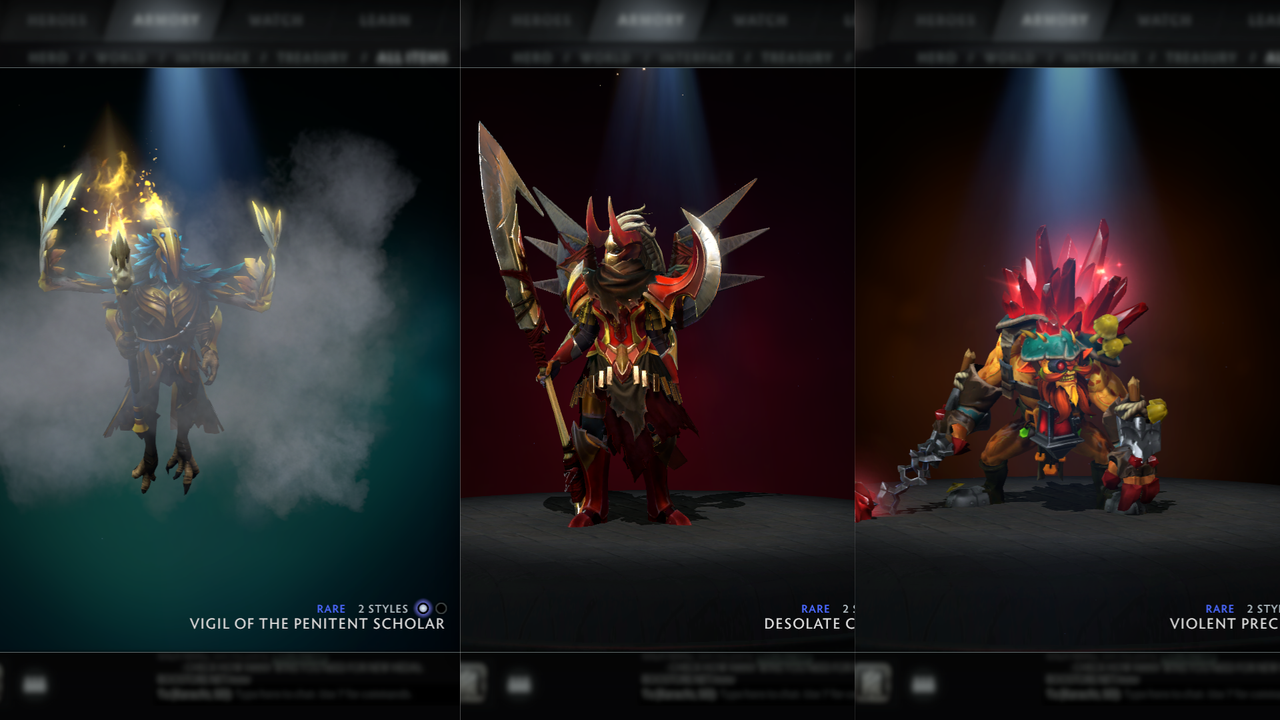This screenshot has width=1280, height=720.
Task: Click the hero portrait icon in the left bottom bar
Action: [5, 685]
